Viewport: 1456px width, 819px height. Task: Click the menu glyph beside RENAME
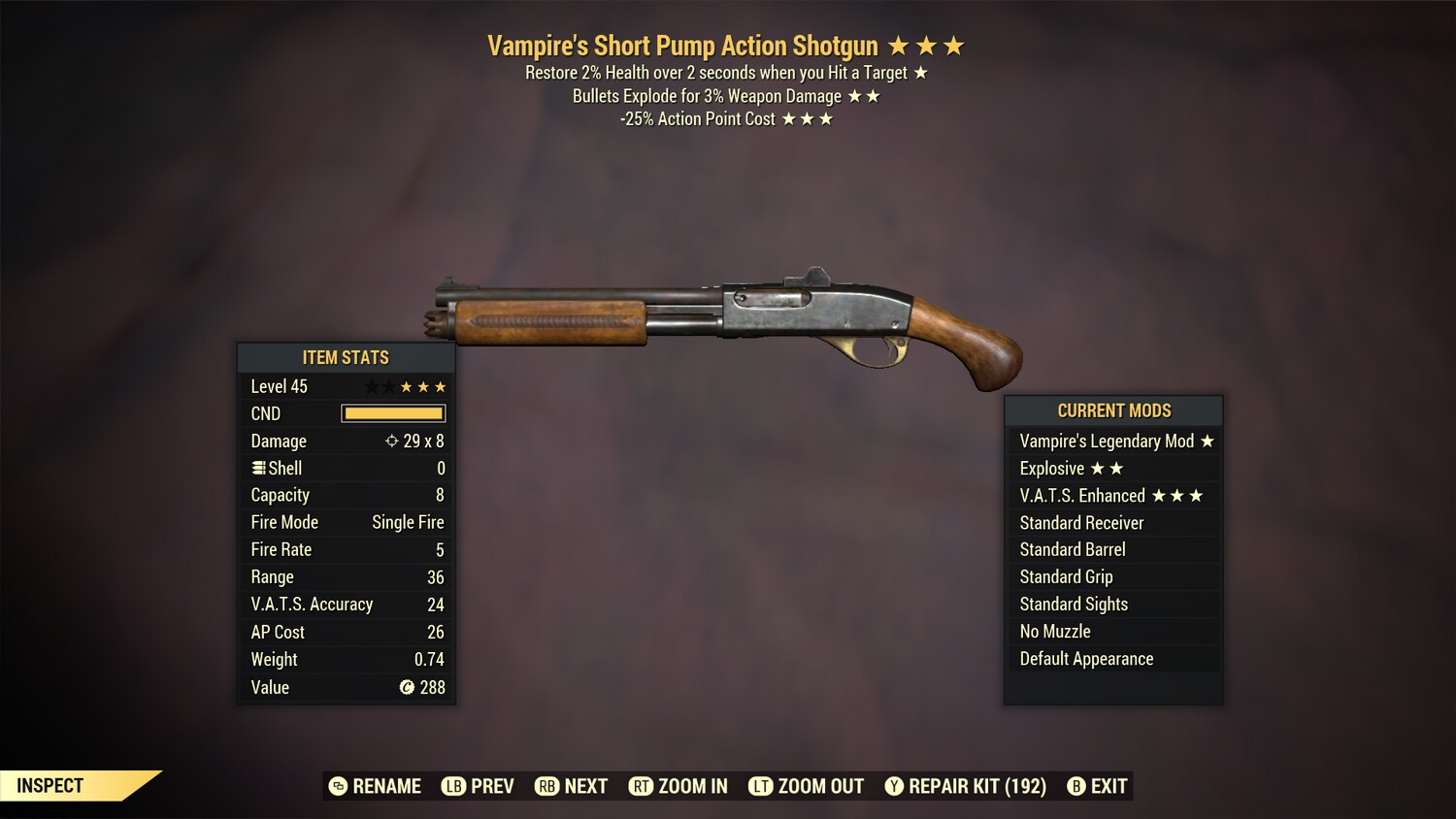[x=336, y=786]
